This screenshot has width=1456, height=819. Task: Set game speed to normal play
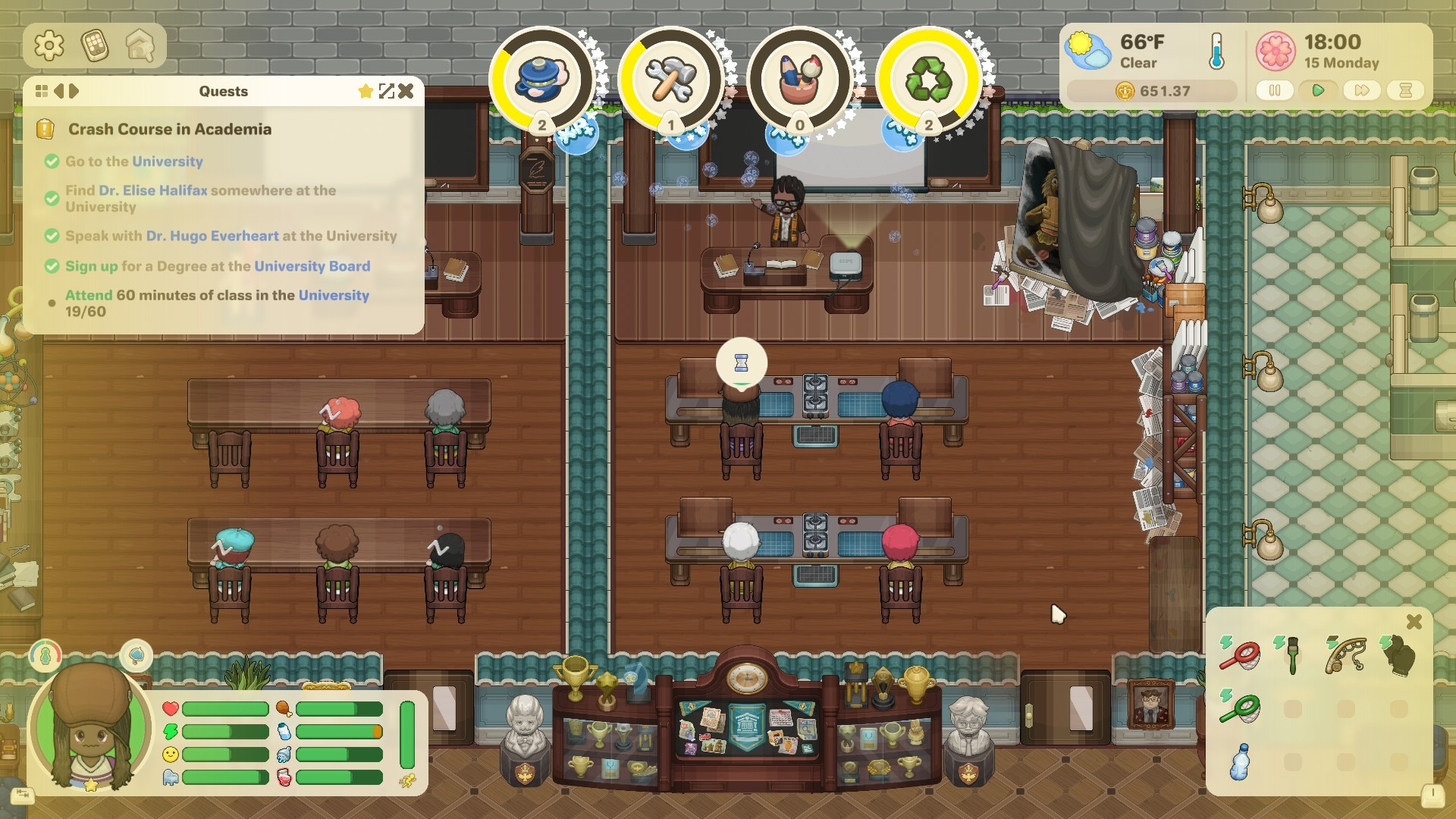tap(1318, 90)
